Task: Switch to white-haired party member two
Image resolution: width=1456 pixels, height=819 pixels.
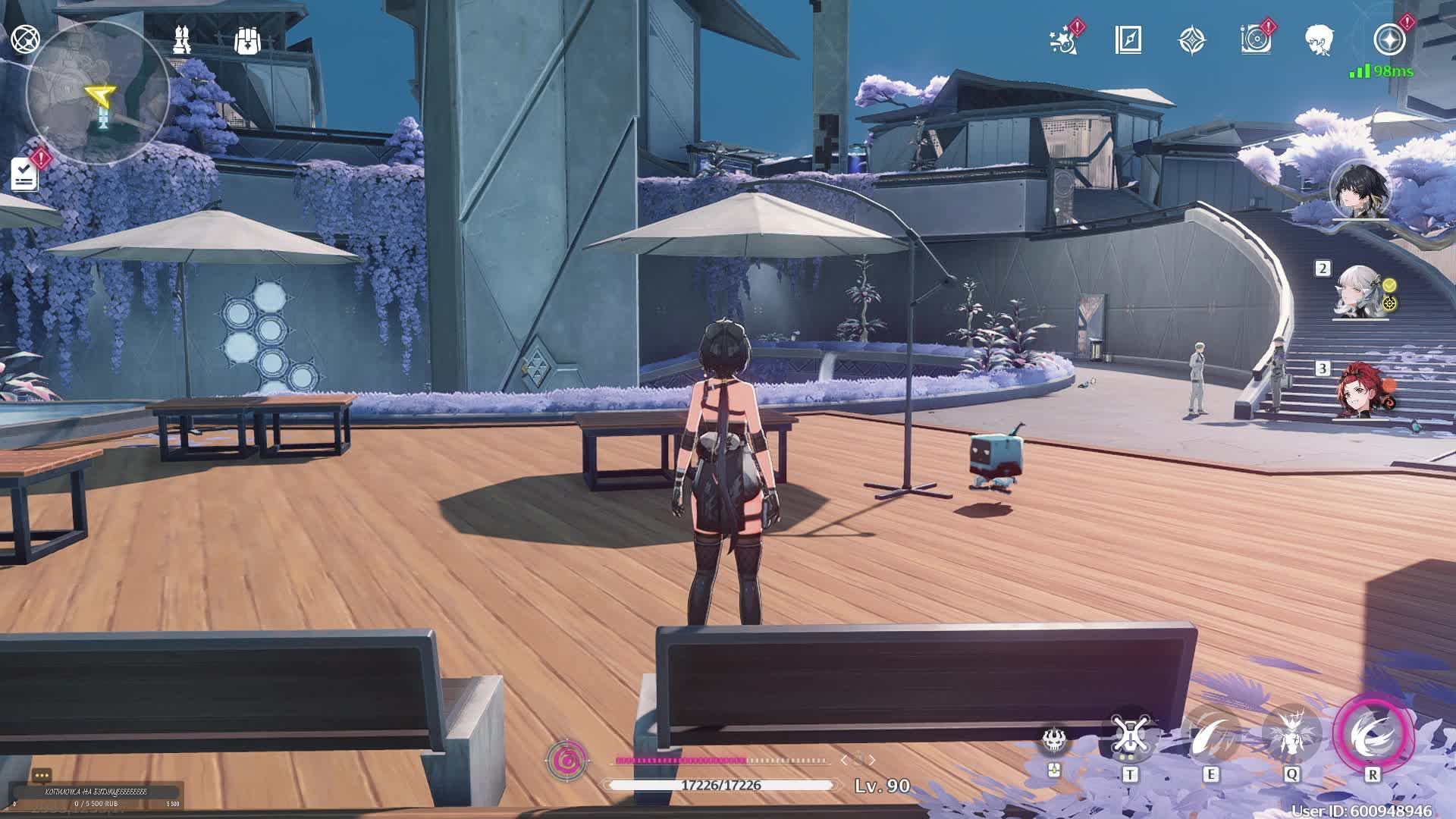Action: point(1360,292)
